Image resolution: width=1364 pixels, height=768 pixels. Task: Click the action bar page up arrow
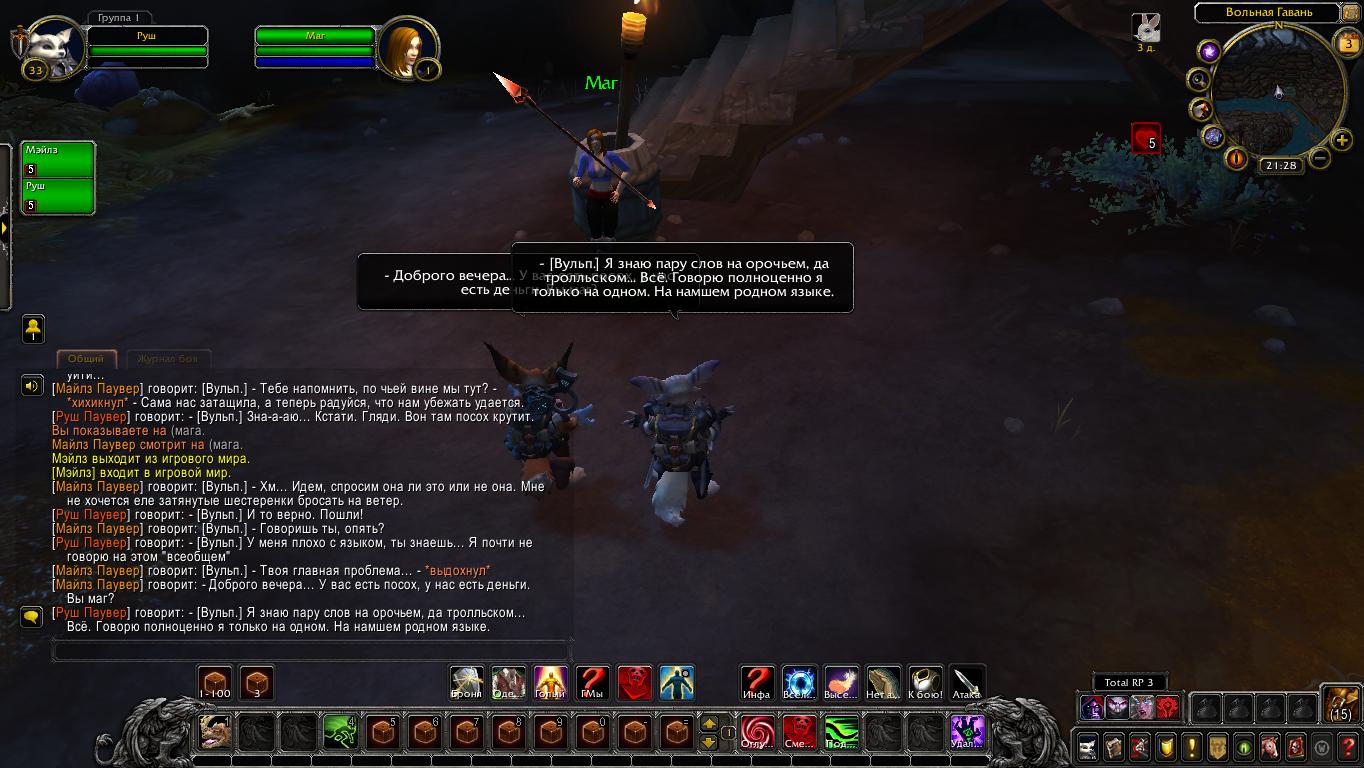(709, 723)
